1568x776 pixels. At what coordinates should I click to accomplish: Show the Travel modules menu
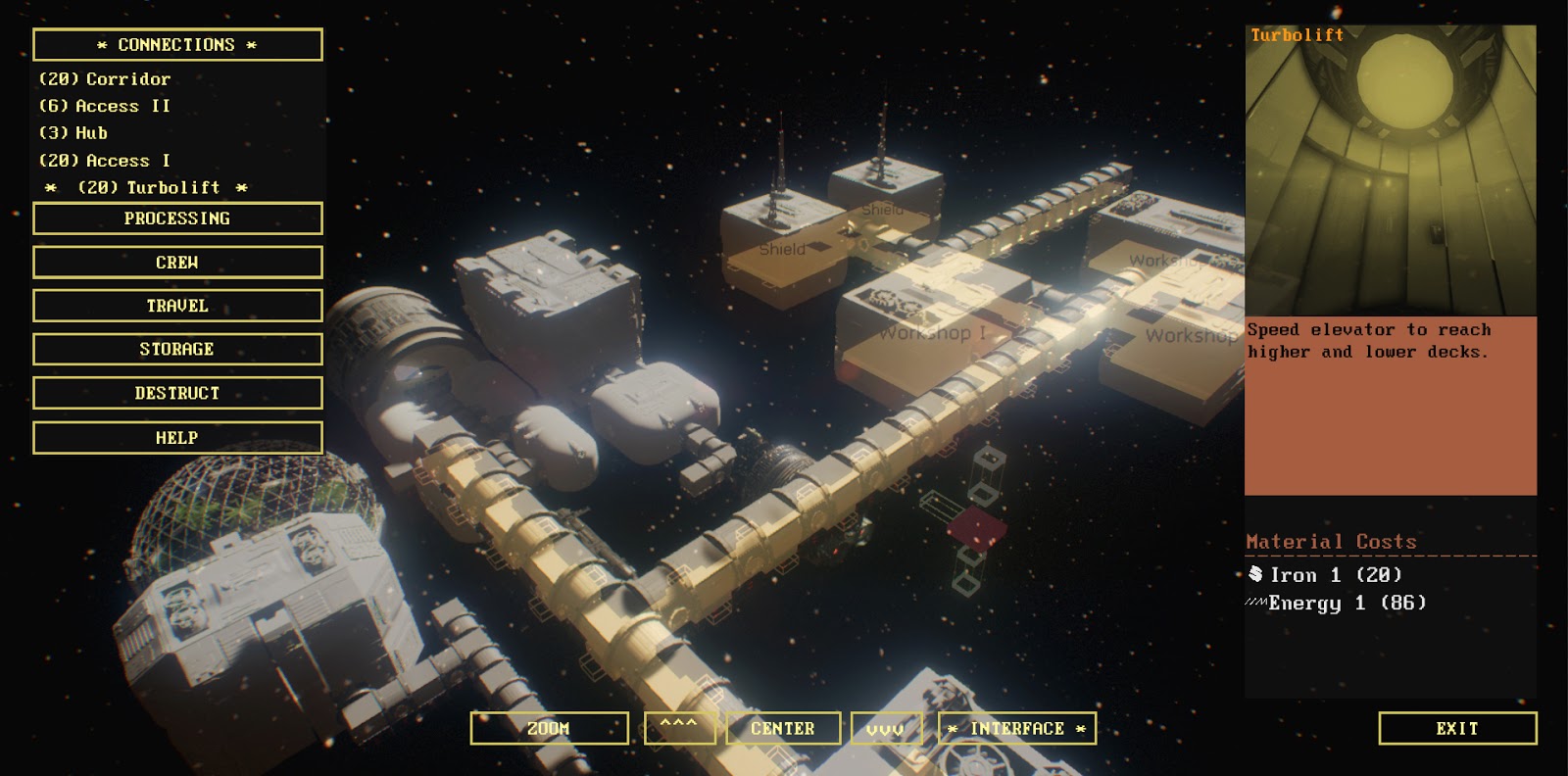click(177, 306)
